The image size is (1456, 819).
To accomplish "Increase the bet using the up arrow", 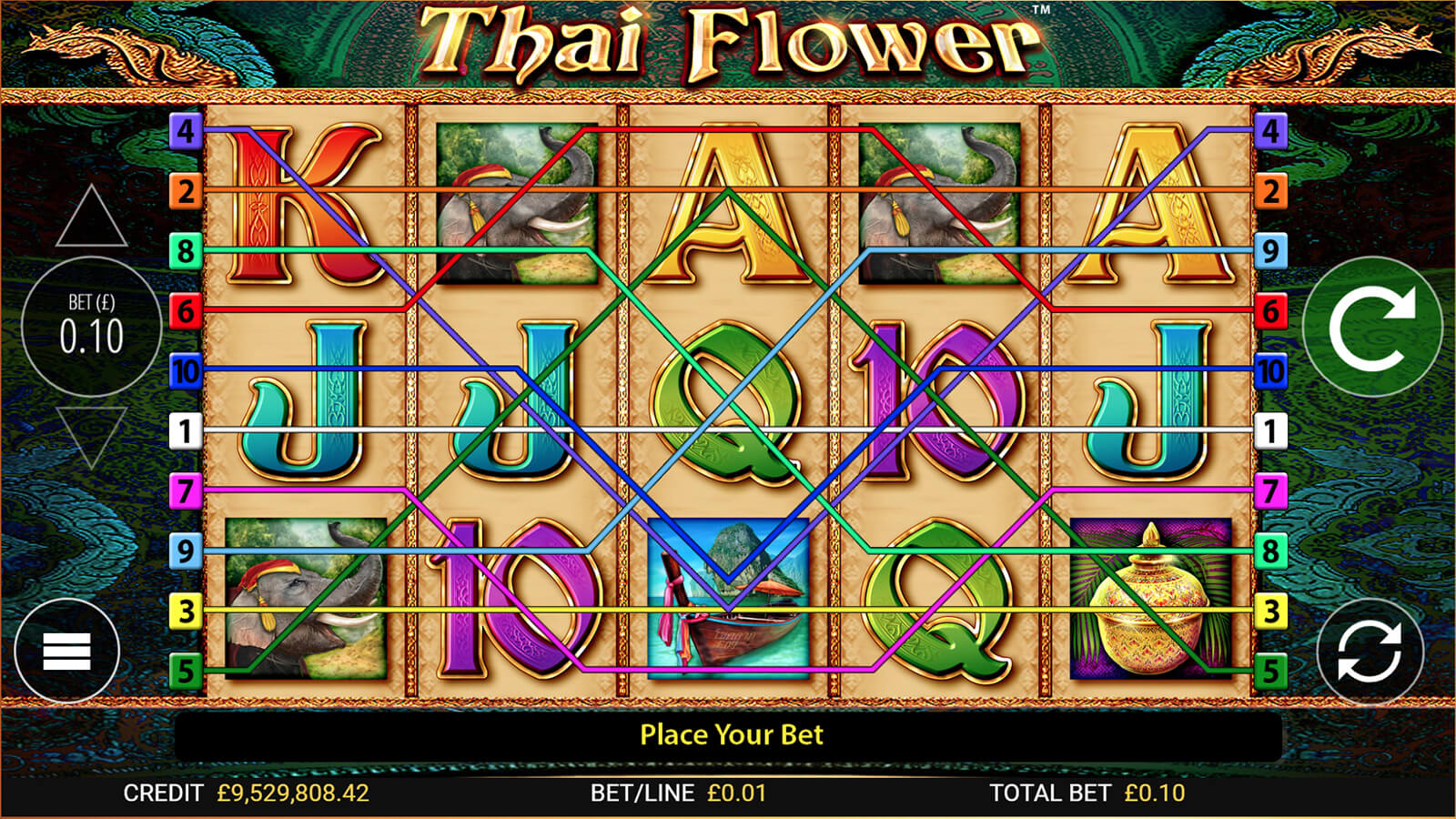I will (91, 218).
